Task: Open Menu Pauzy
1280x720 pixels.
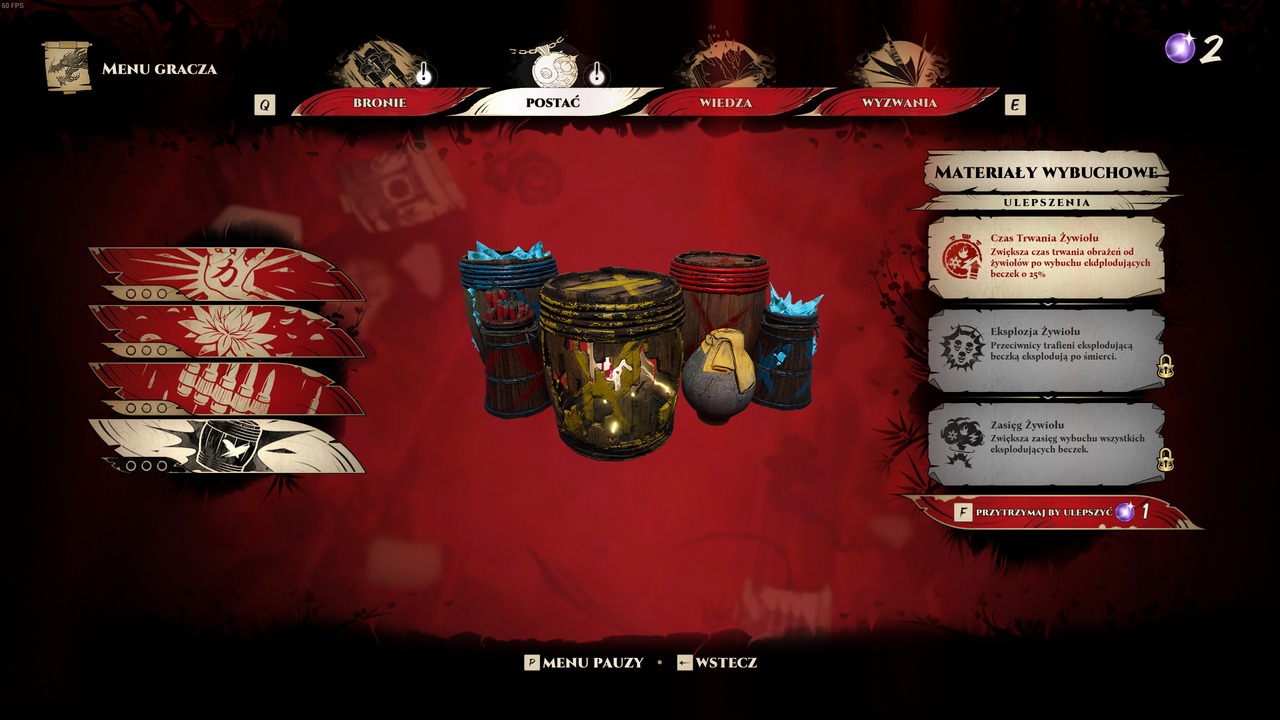Action: click(585, 662)
